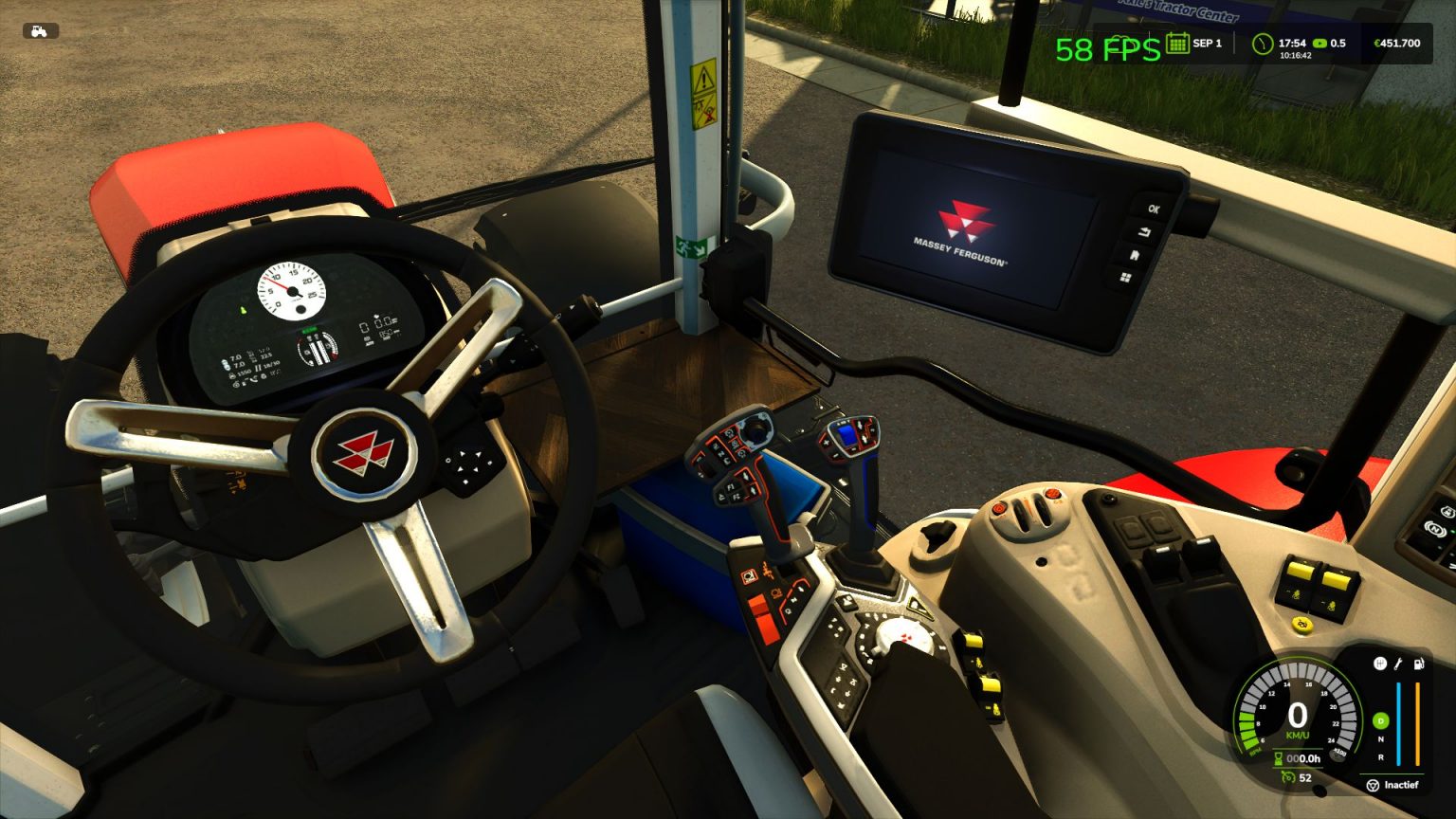
Task: Select the 0.5 time scale icon
Action: [x=1319, y=43]
